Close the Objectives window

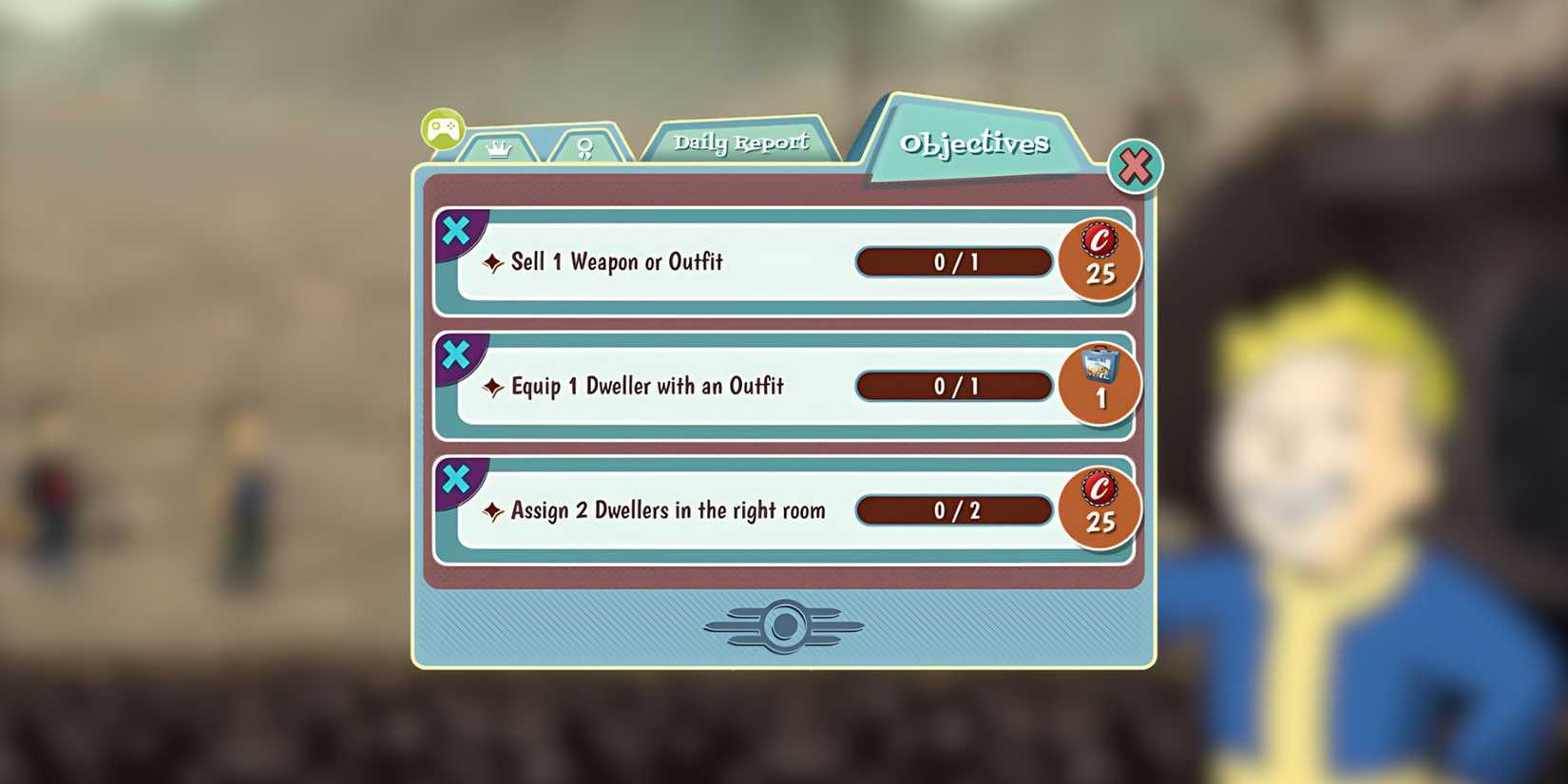(x=1137, y=165)
